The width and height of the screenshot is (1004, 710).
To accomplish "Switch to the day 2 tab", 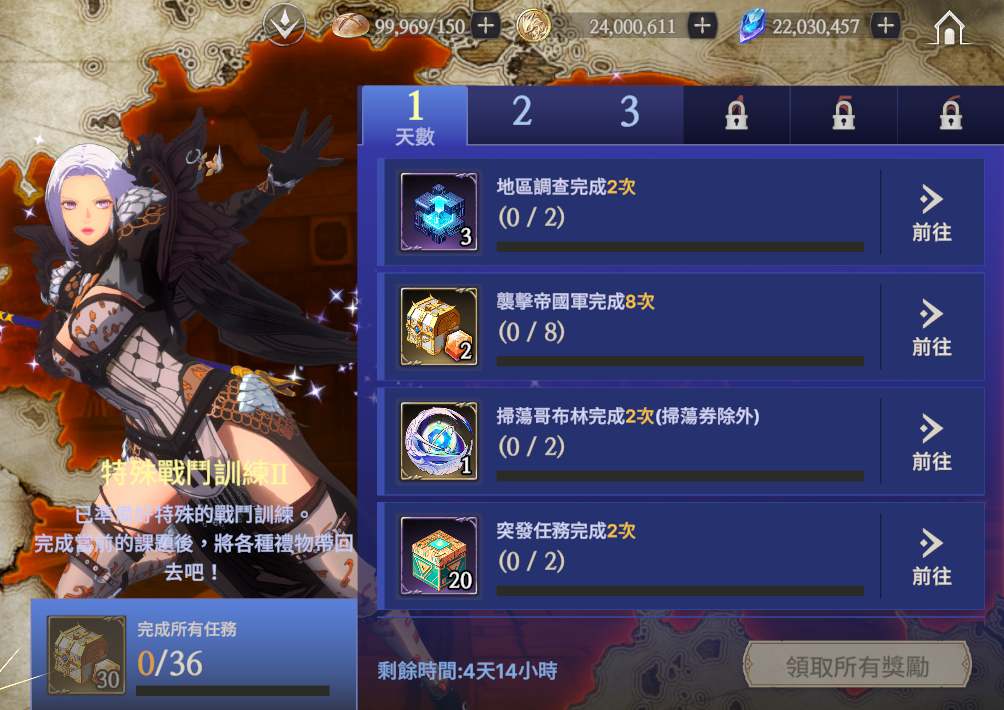I will coord(522,114).
